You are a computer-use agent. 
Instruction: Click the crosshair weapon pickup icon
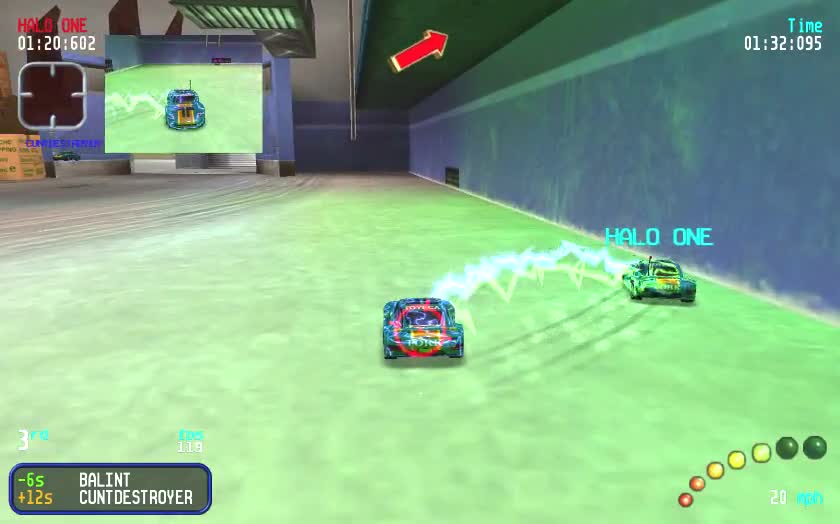pos(52,95)
